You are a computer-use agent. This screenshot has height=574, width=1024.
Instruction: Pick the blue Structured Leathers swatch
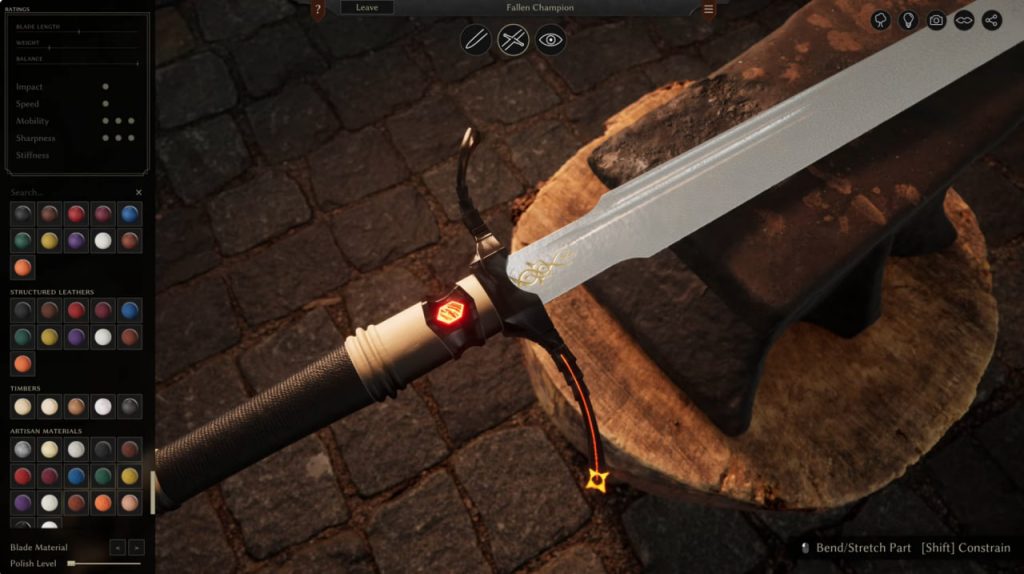[130, 311]
